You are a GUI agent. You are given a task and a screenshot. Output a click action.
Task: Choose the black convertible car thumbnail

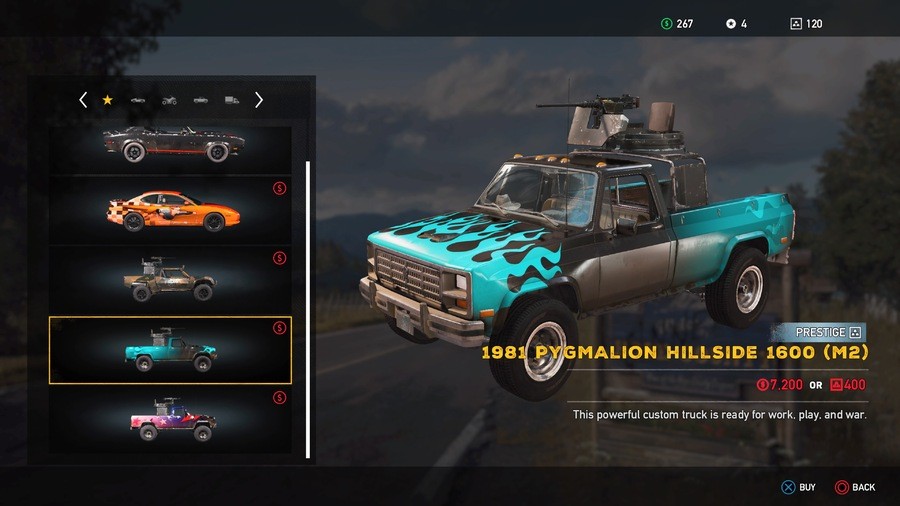[170, 146]
